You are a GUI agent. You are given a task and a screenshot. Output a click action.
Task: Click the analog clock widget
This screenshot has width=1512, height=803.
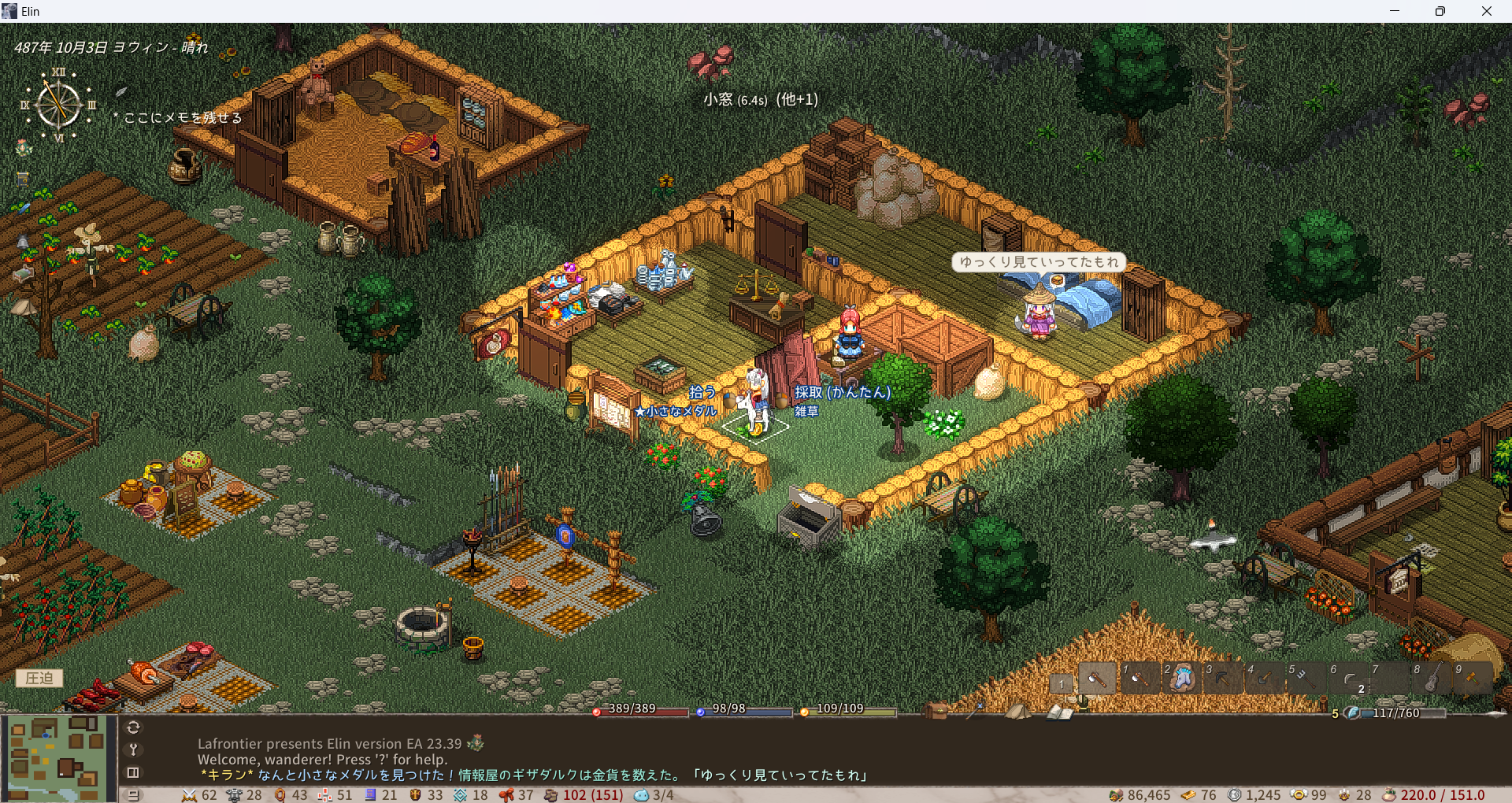click(x=58, y=105)
